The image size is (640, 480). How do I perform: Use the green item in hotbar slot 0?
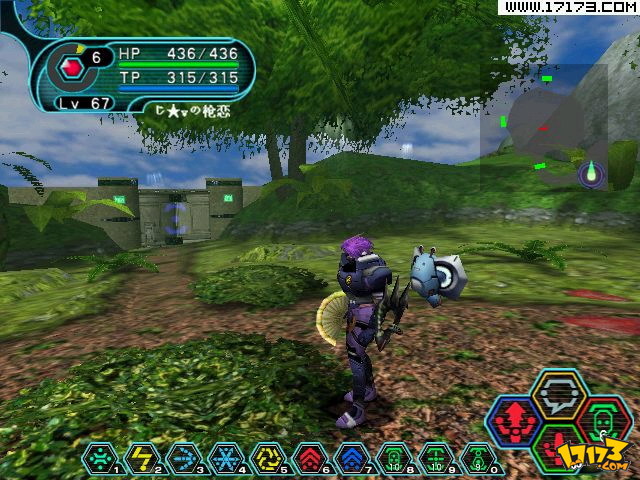478,458
